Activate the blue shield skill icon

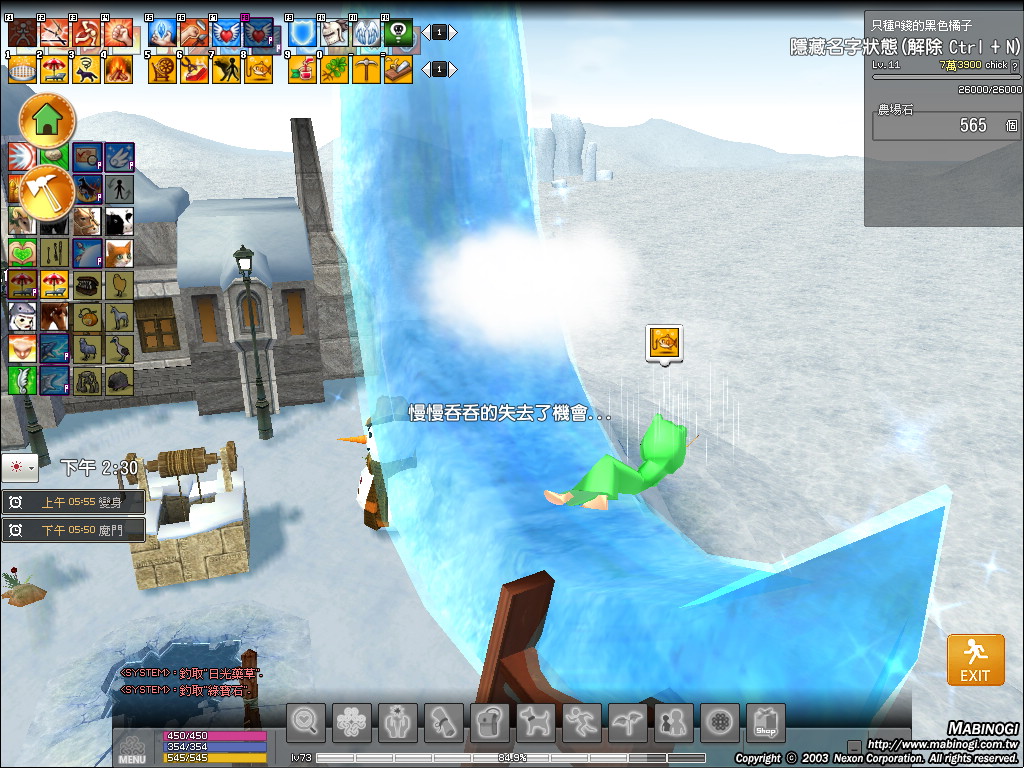click(x=302, y=33)
